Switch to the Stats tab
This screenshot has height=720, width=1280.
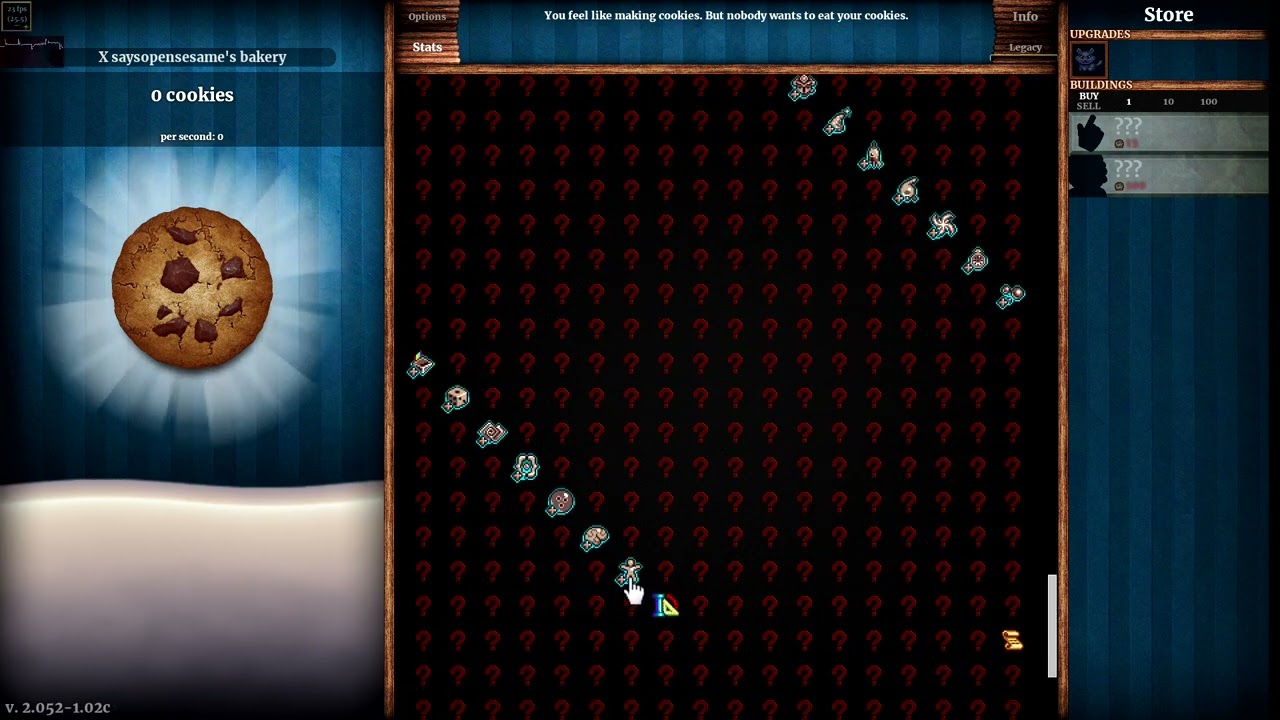click(x=427, y=47)
